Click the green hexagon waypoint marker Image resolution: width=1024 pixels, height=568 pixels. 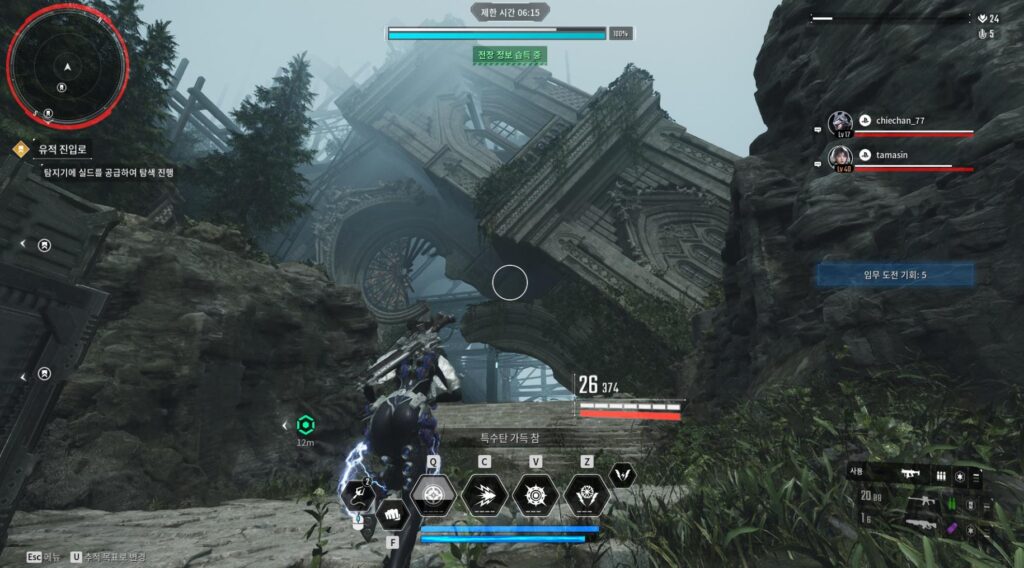pyautogui.click(x=306, y=425)
